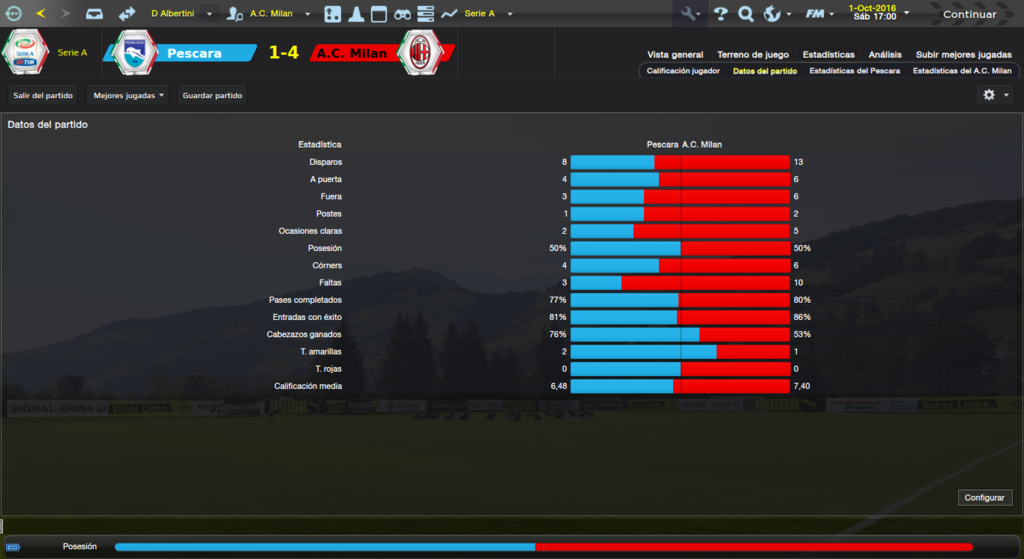Open Estadísticas del Pescara sub-tab

pos(854,71)
